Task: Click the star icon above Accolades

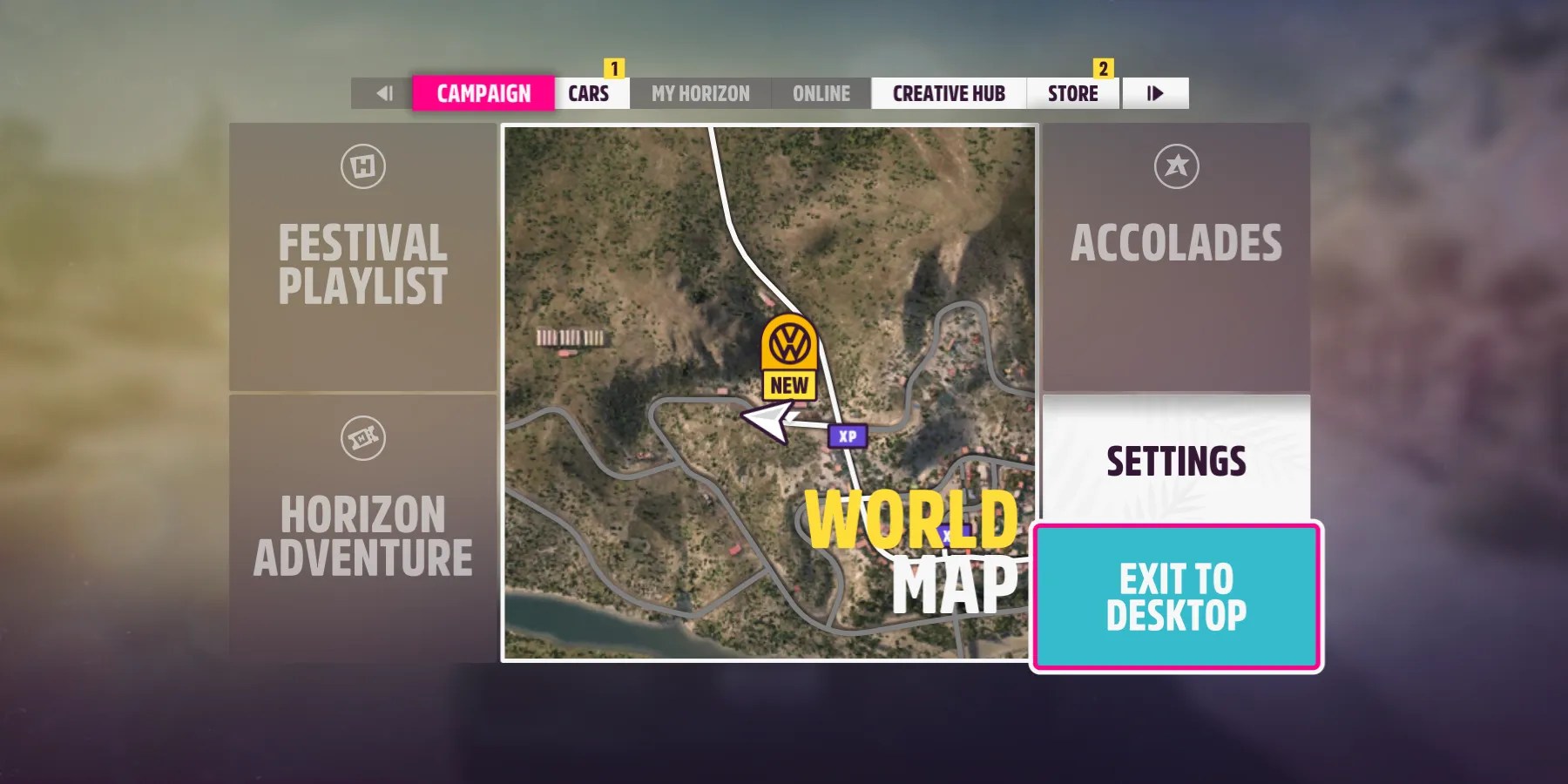Action: pos(1178,166)
